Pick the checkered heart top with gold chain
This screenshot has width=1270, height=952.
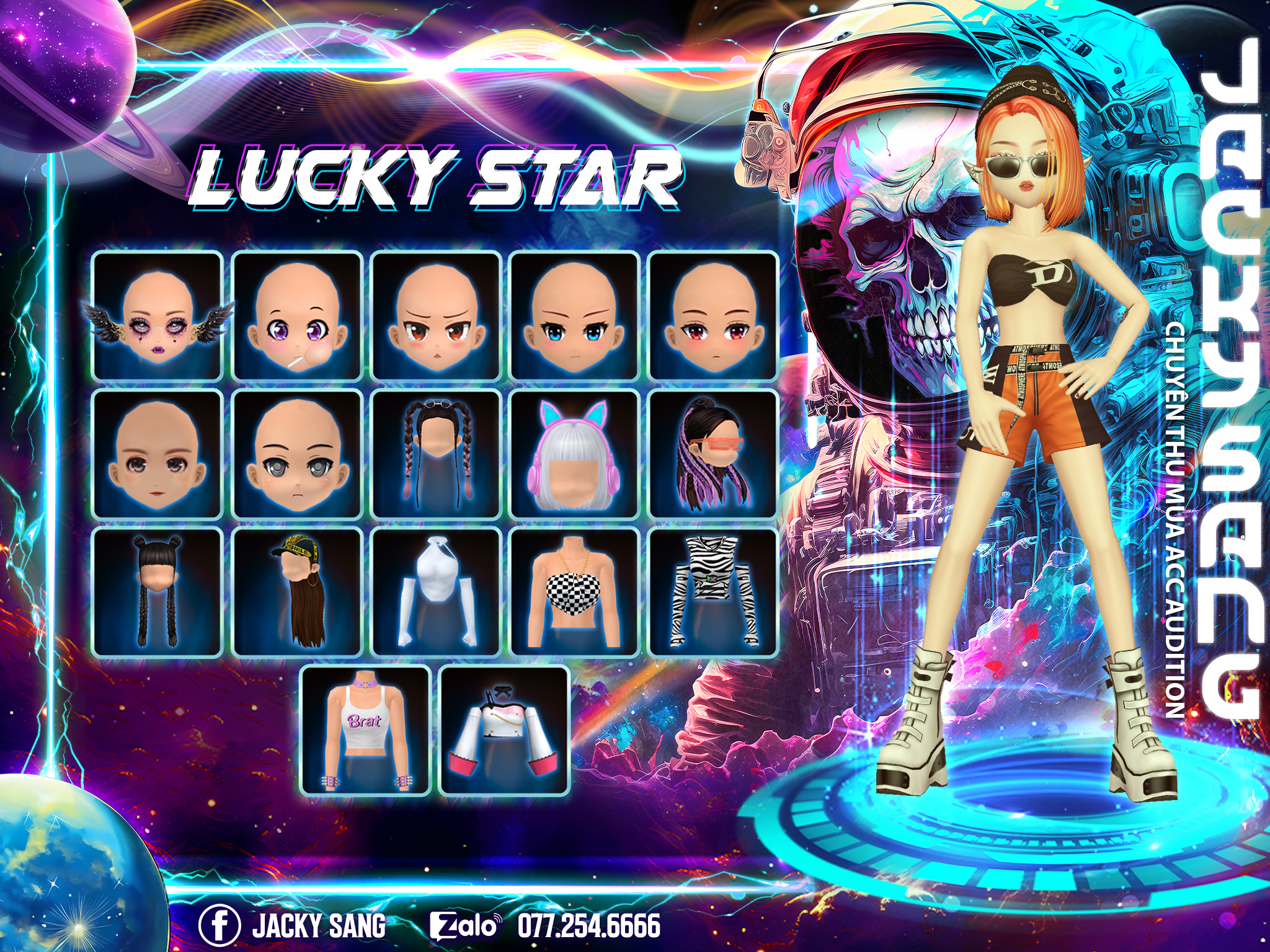(575, 593)
